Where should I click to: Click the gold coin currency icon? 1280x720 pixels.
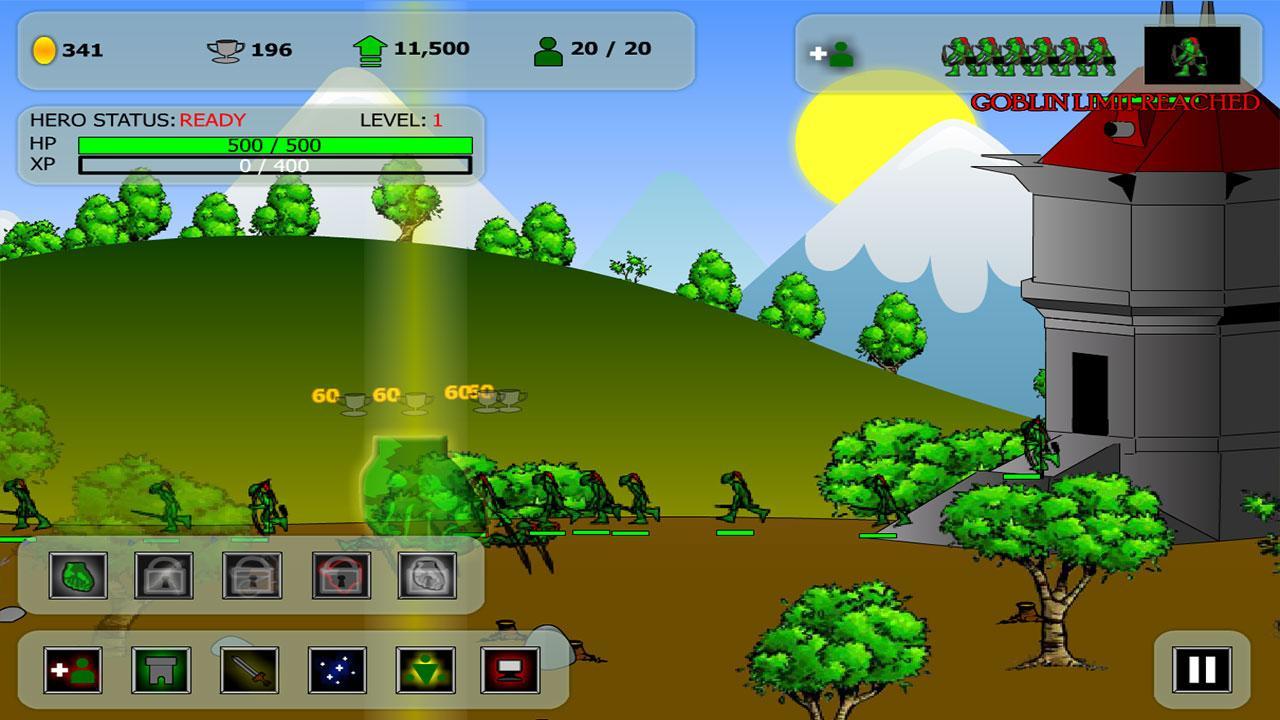[x=44, y=47]
